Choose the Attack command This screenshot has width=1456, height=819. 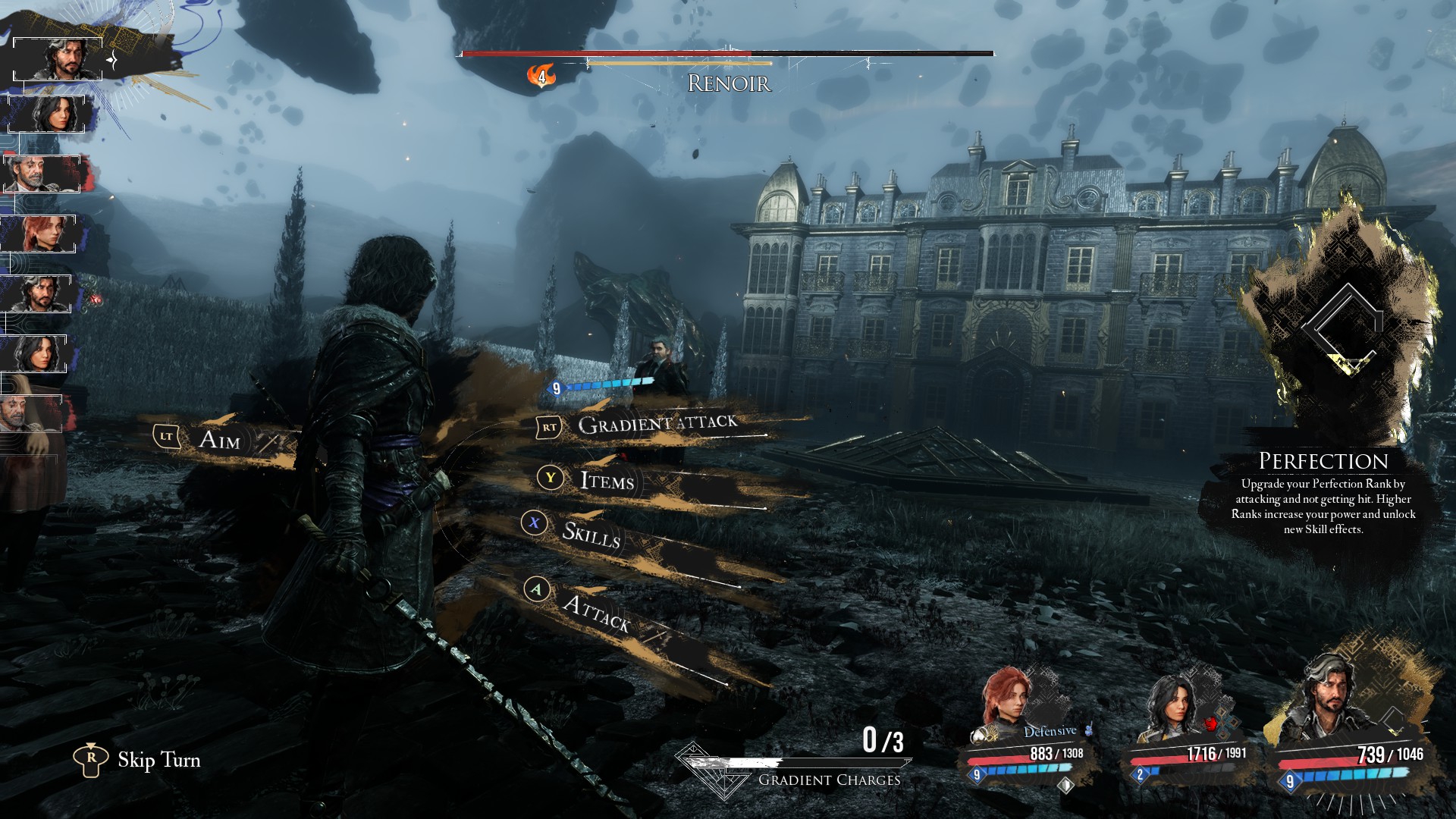pyautogui.click(x=596, y=613)
